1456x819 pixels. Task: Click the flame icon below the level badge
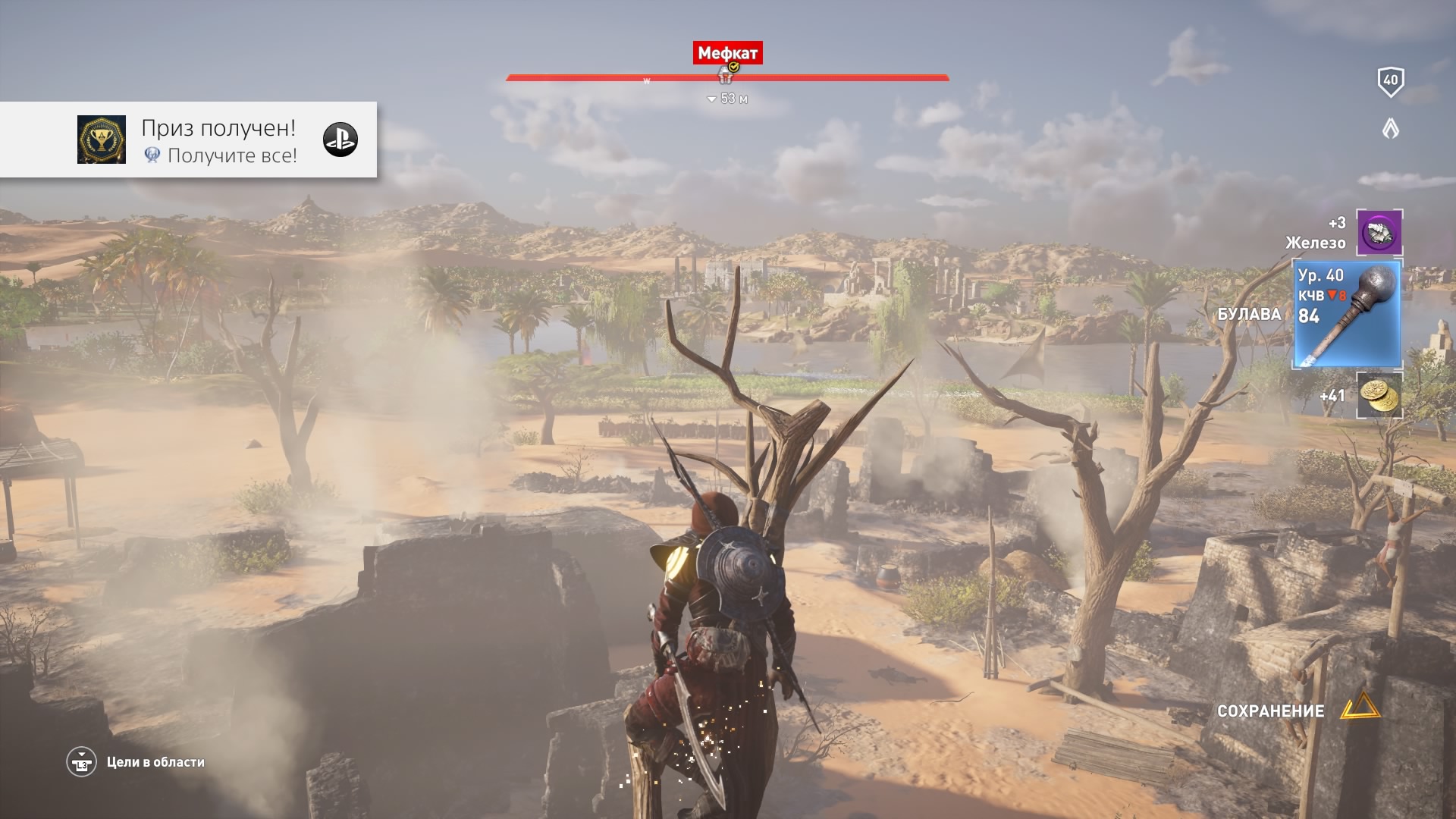coord(1390,129)
